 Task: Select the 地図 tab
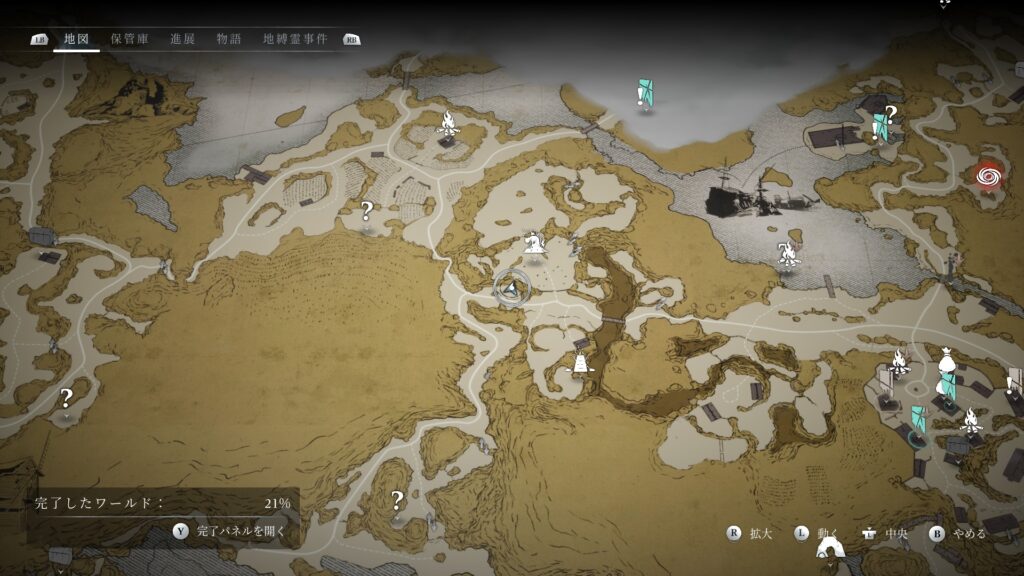tap(76, 39)
